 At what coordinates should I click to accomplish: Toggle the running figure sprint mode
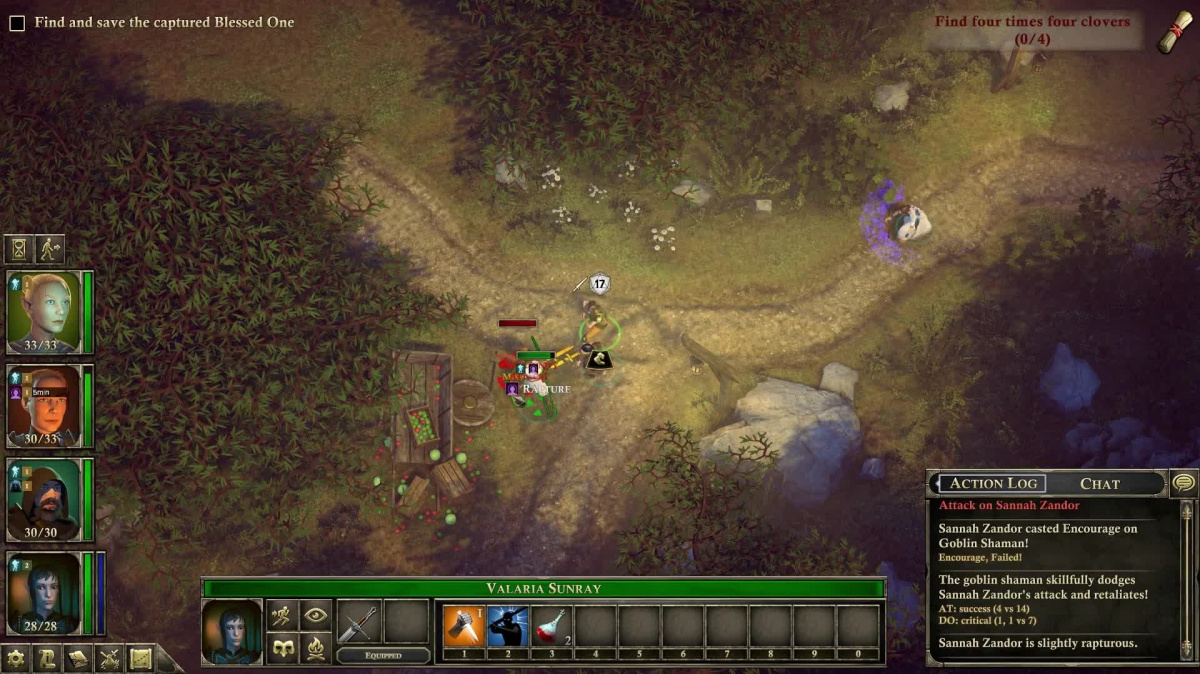point(282,616)
